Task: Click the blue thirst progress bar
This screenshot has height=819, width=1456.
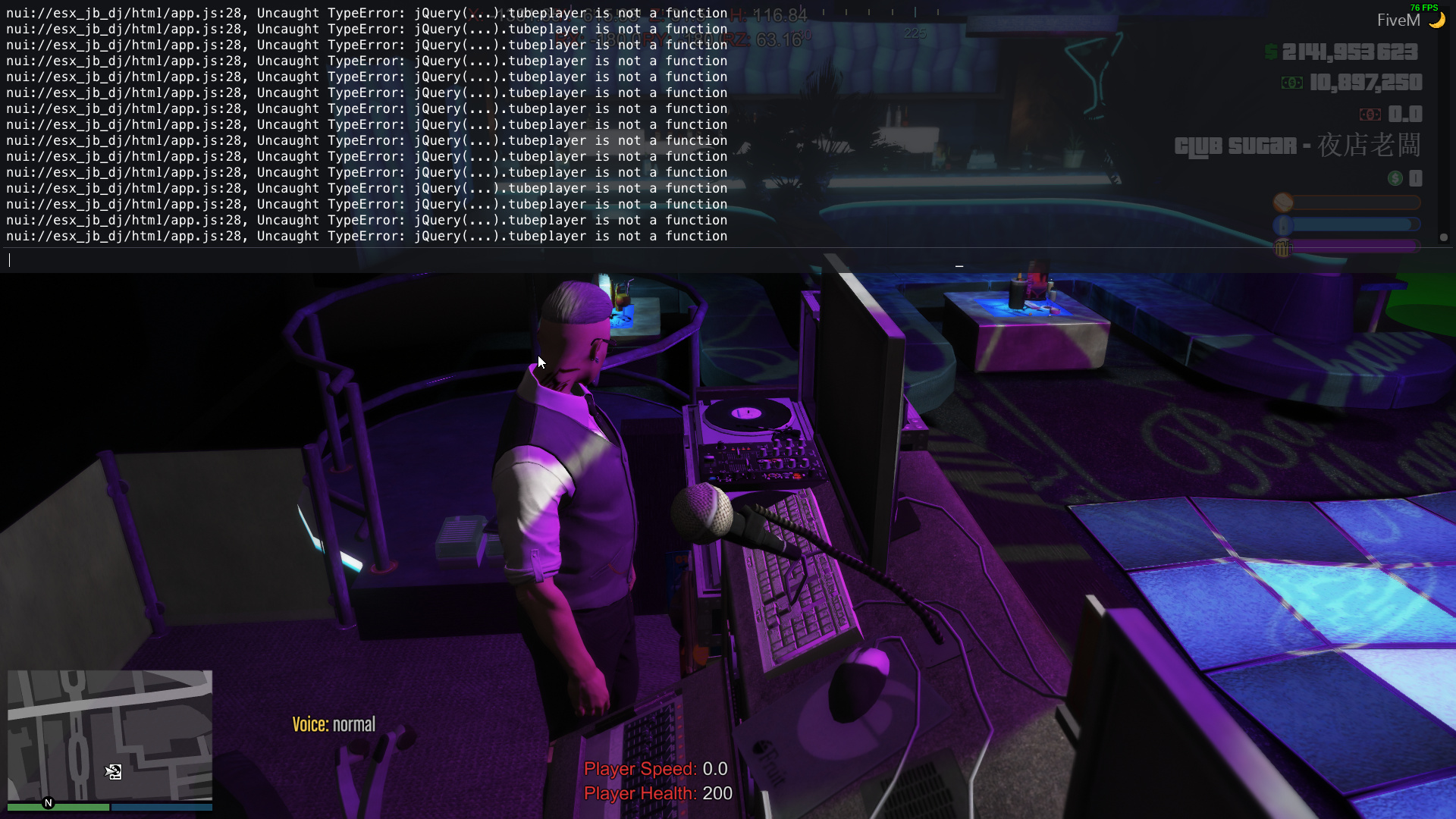Action: click(1350, 224)
